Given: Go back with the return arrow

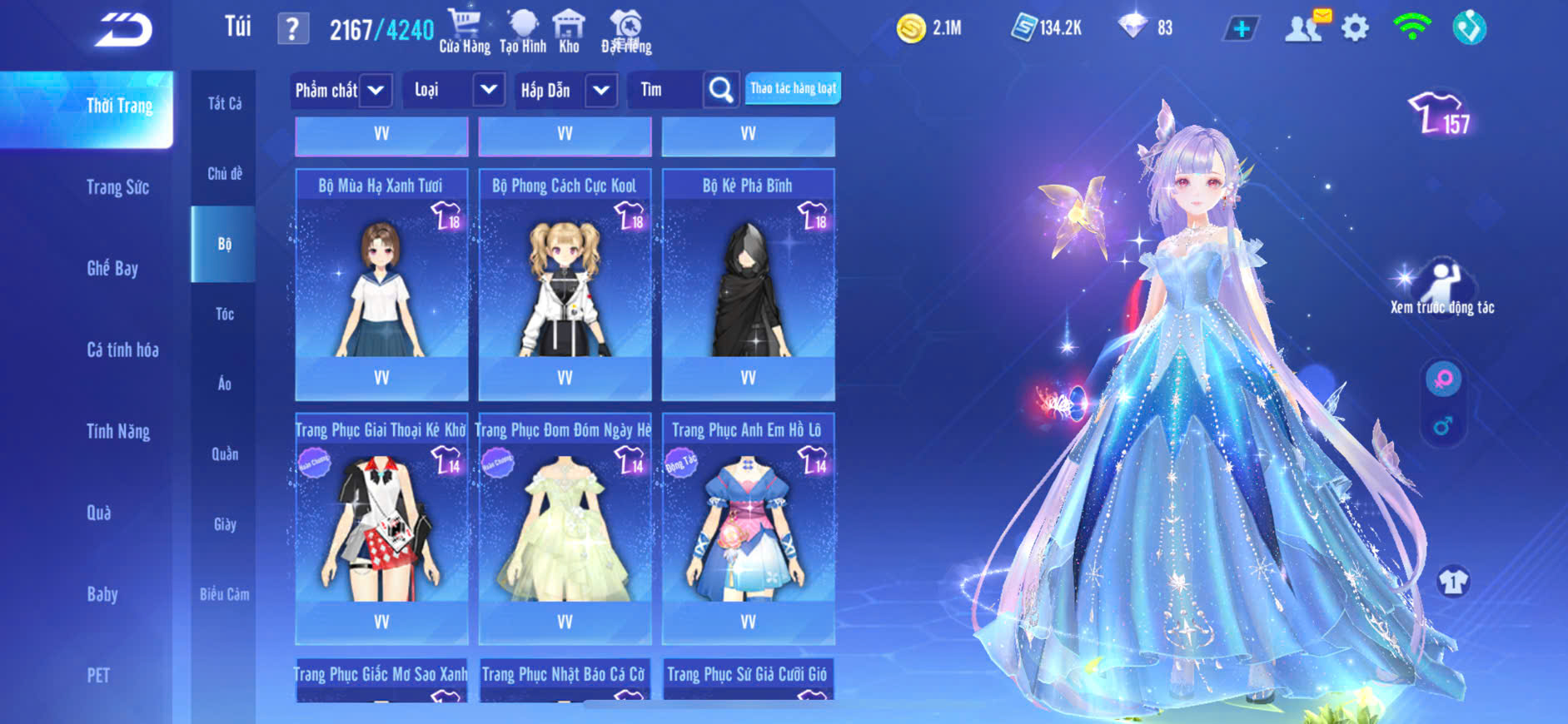Looking at the screenshot, I should [123, 30].
